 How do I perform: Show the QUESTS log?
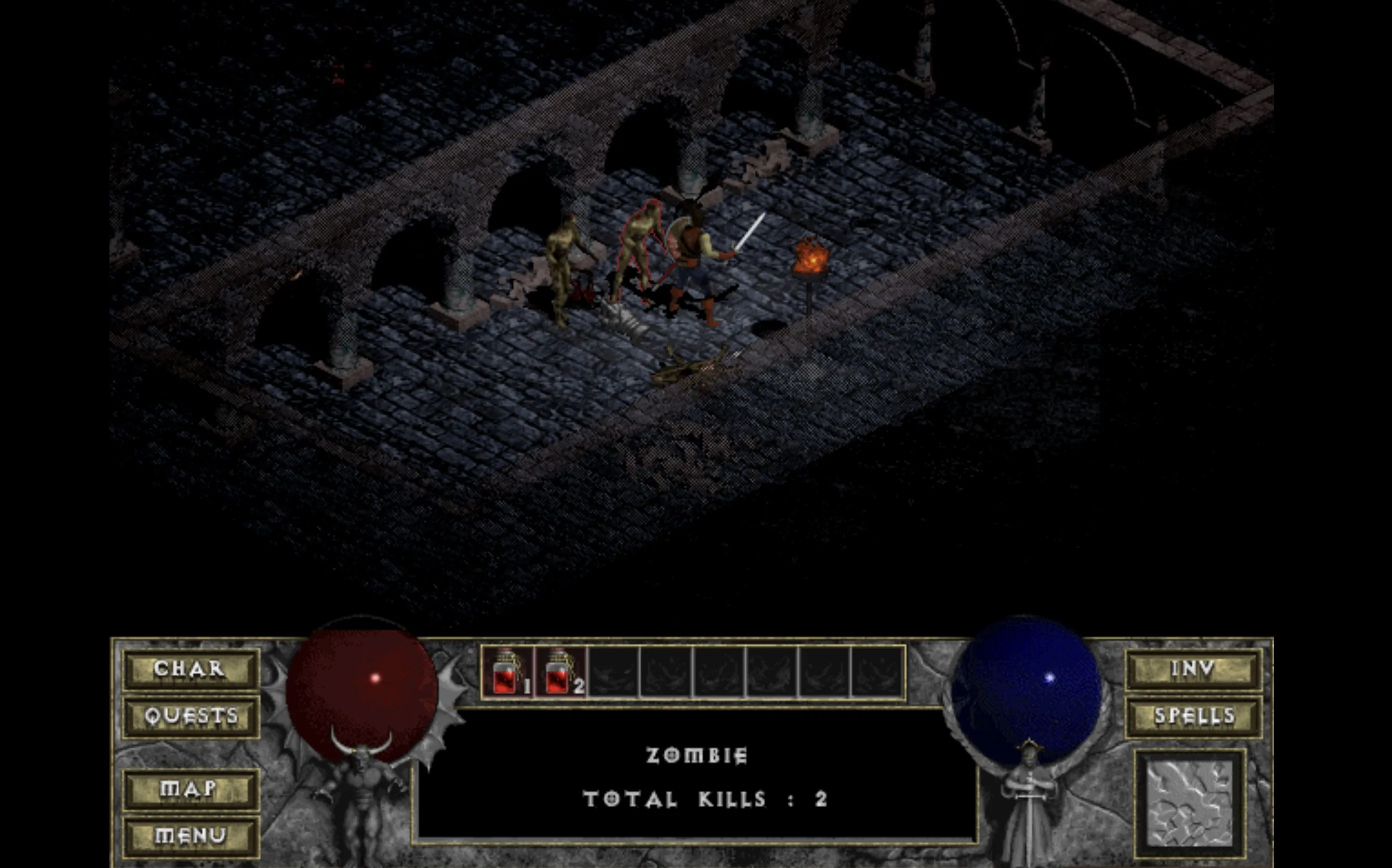190,717
